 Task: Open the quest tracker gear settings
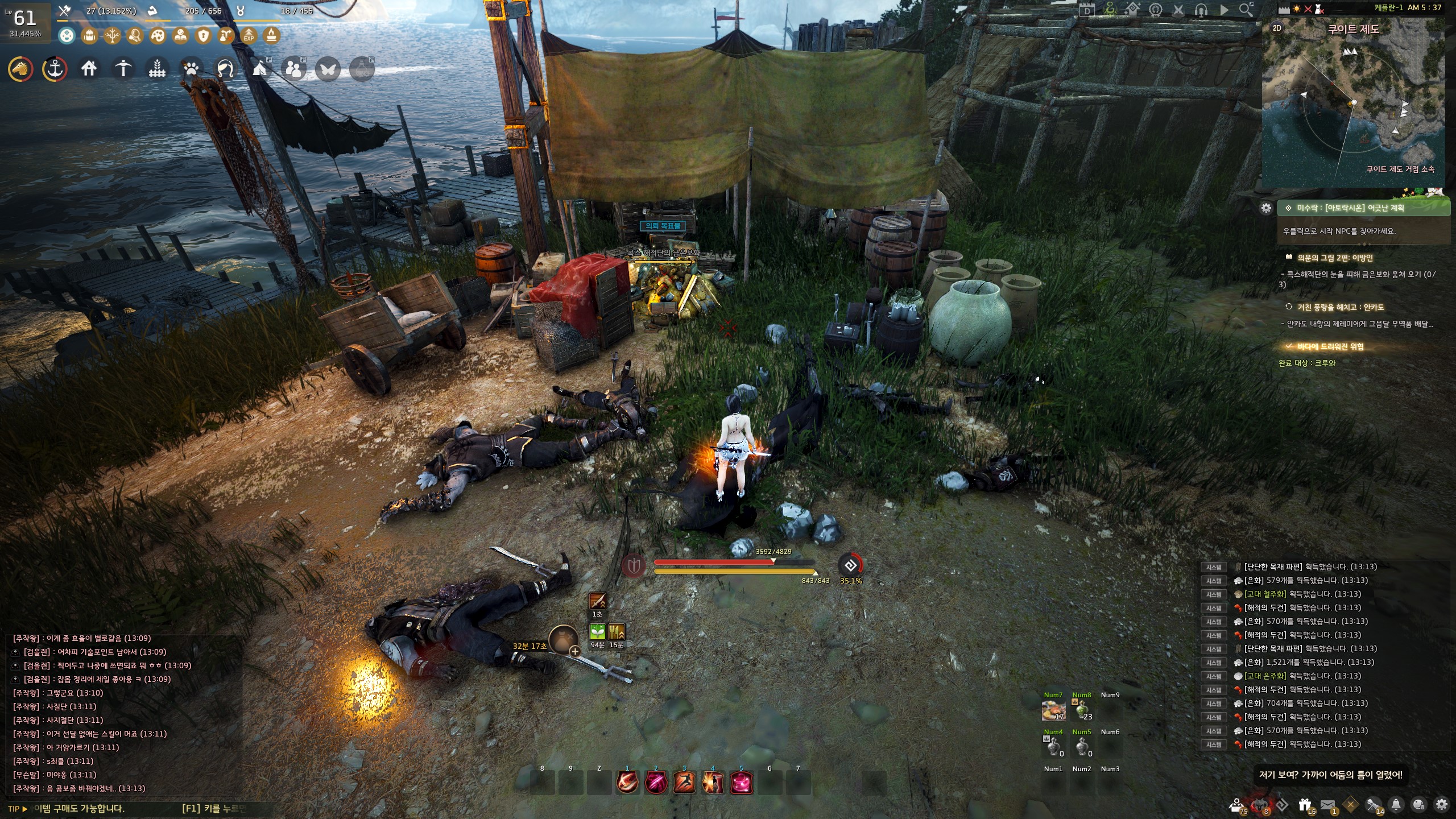pos(1266,208)
